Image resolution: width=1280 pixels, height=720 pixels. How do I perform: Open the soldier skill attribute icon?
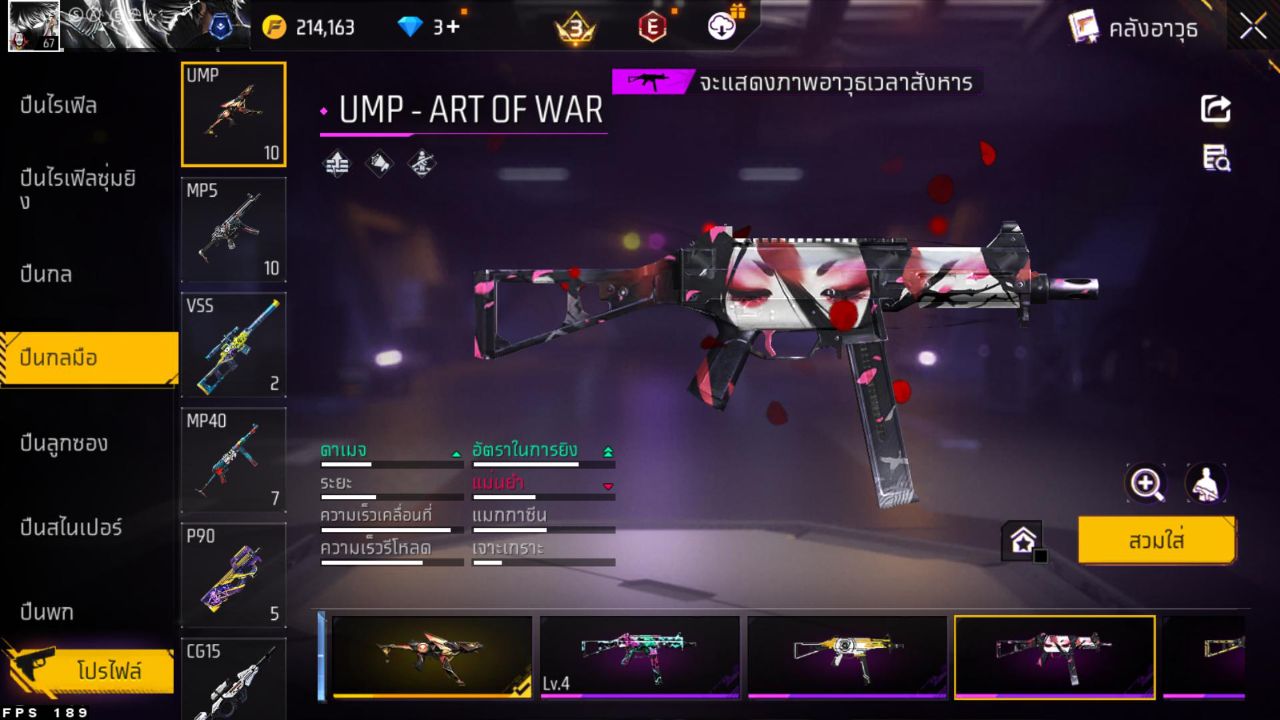point(421,163)
